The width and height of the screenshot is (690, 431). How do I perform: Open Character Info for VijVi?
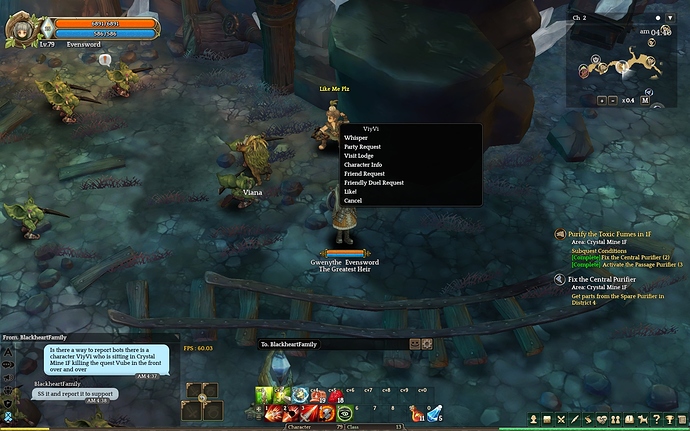pos(362,165)
